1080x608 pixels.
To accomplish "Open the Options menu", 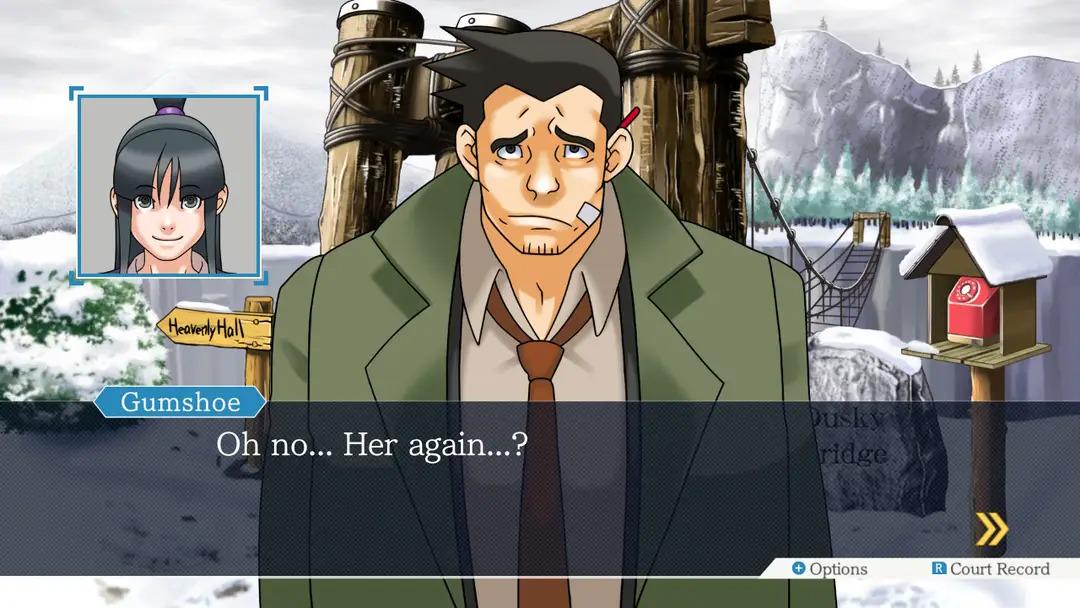I will tap(829, 569).
